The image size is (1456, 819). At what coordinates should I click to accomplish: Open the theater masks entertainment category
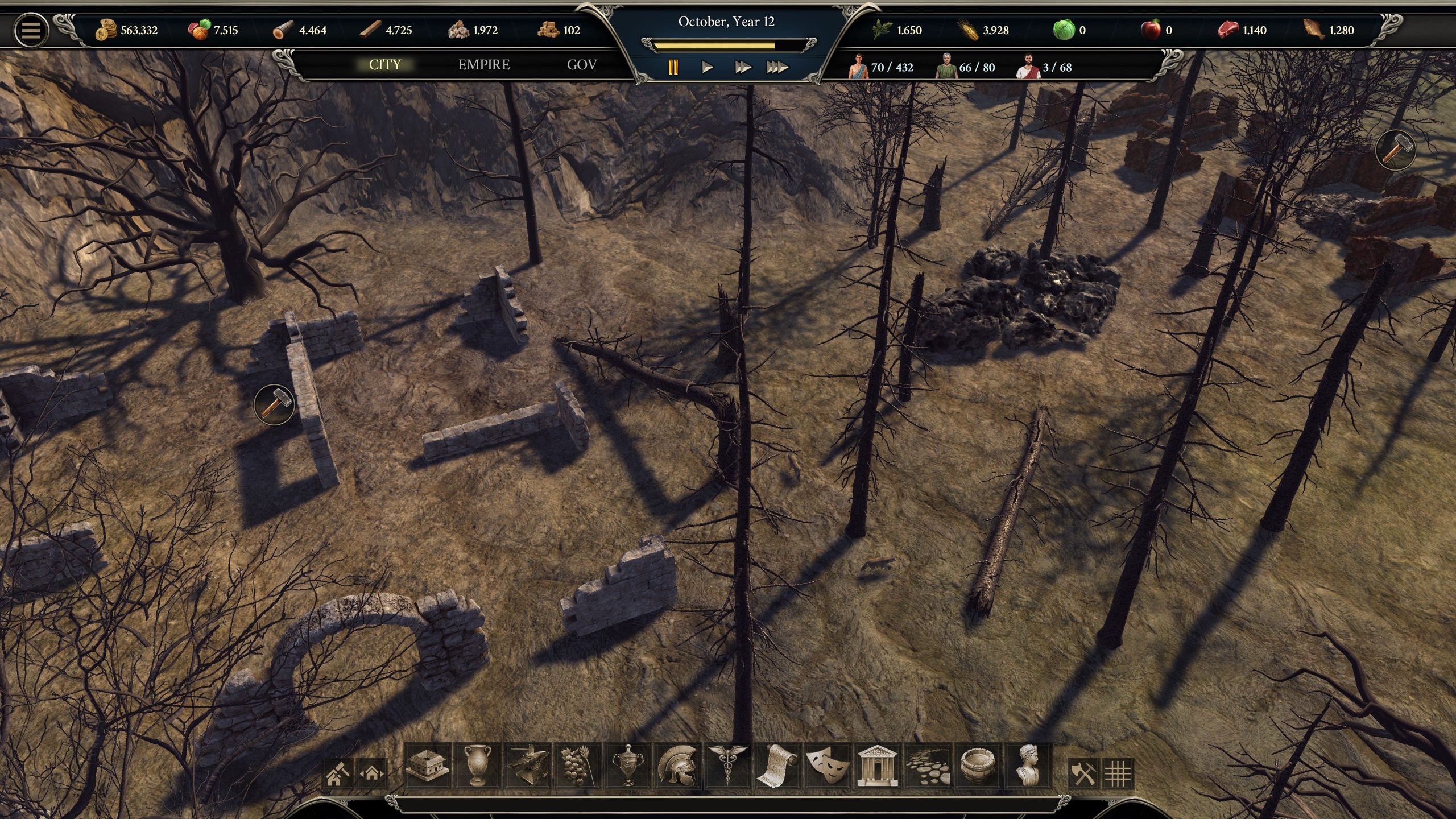pos(828,766)
